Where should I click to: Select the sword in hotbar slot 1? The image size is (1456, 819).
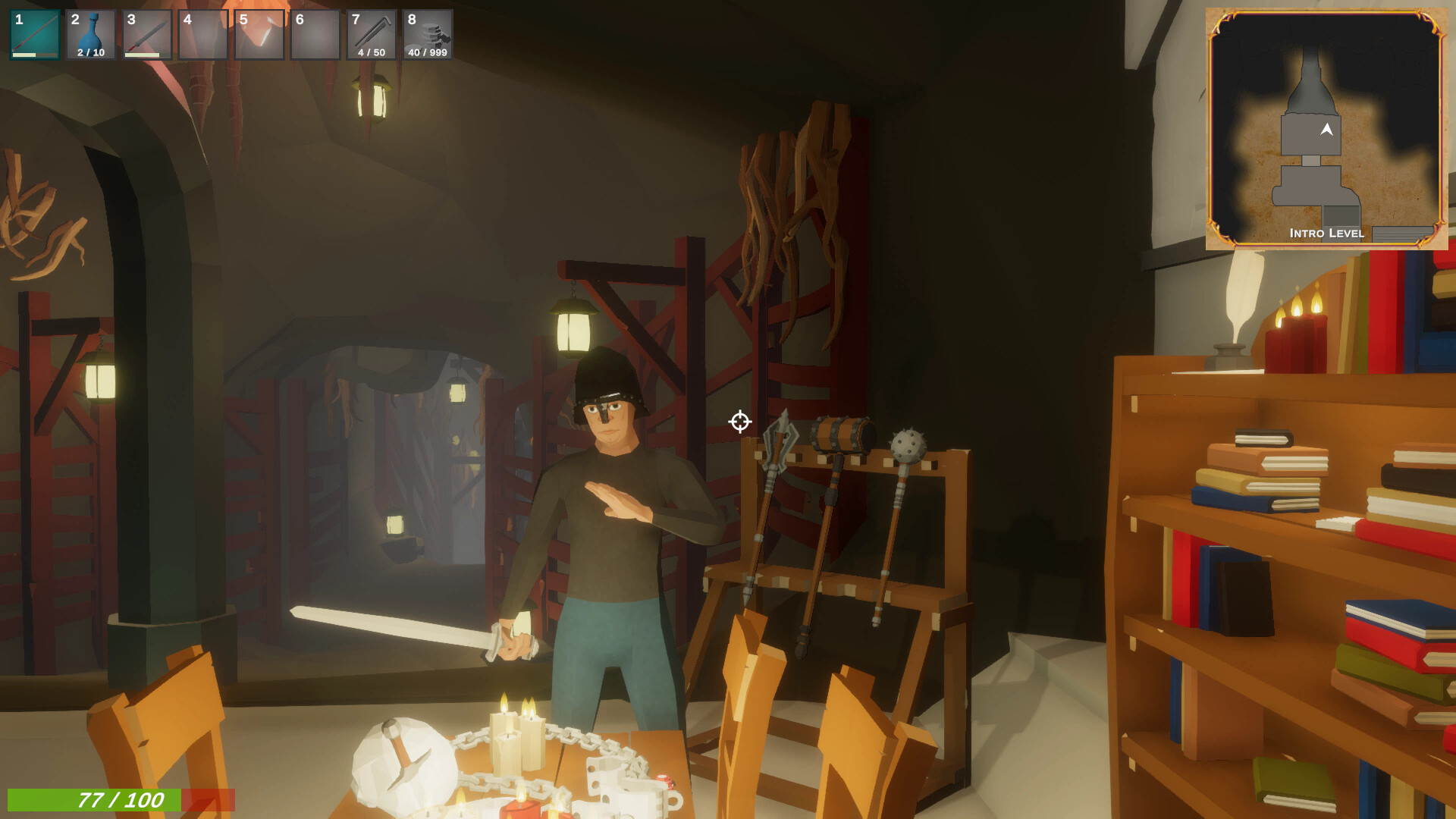[x=33, y=32]
